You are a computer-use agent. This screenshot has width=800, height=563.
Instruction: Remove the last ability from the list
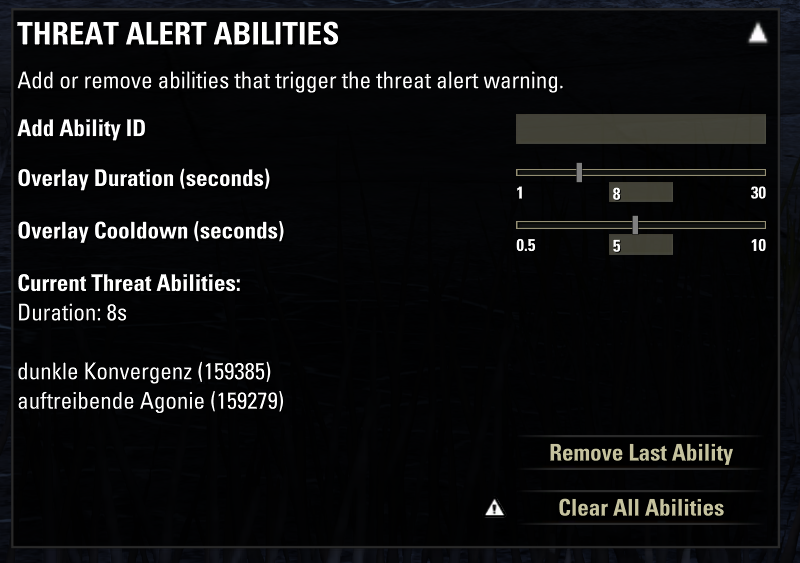(x=641, y=453)
